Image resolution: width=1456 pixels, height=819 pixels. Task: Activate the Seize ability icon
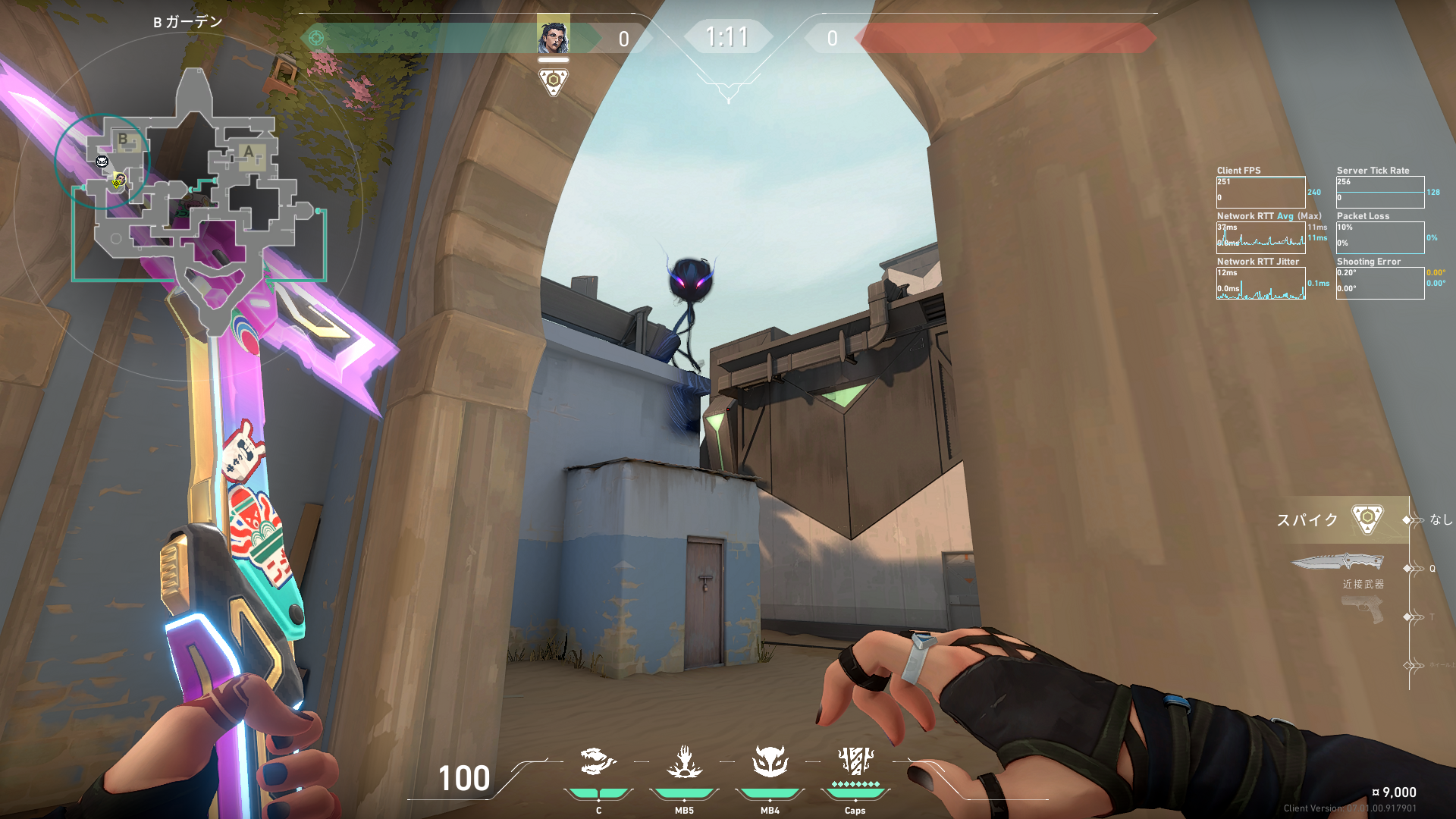click(684, 762)
